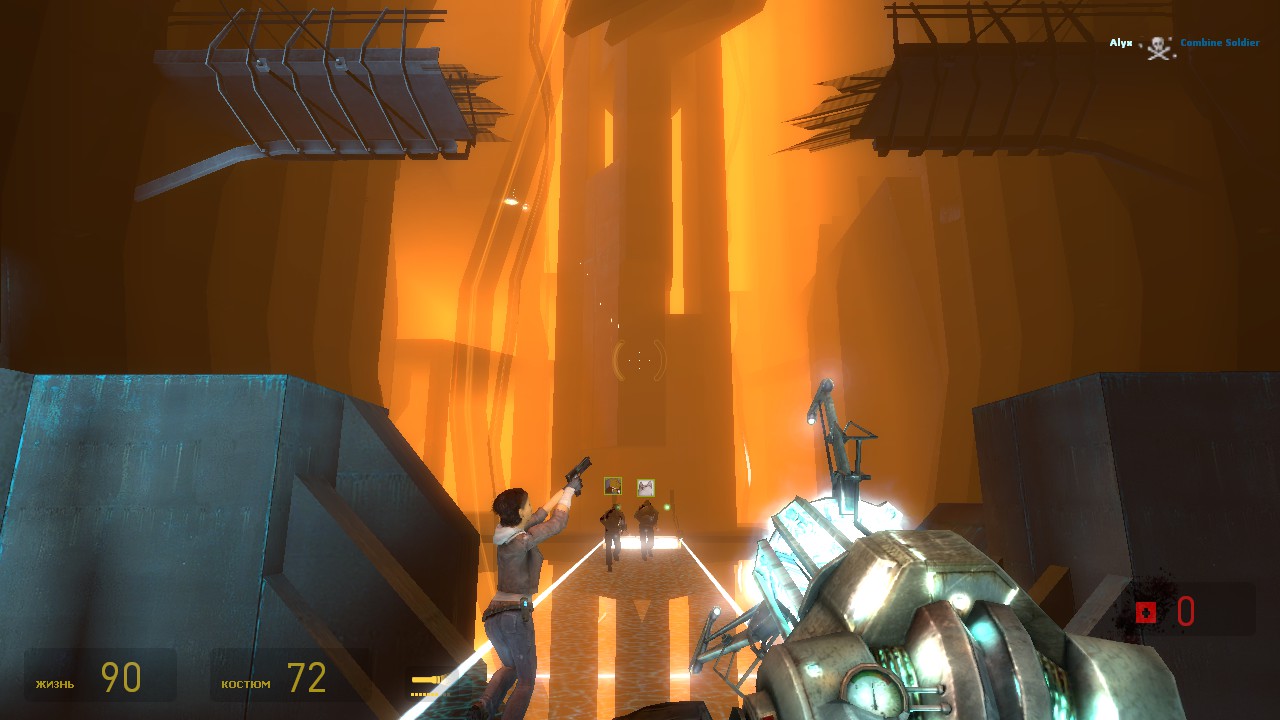The image size is (1280, 720).
Task: Select the brown portrait marker above soldier
Action: point(613,486)
